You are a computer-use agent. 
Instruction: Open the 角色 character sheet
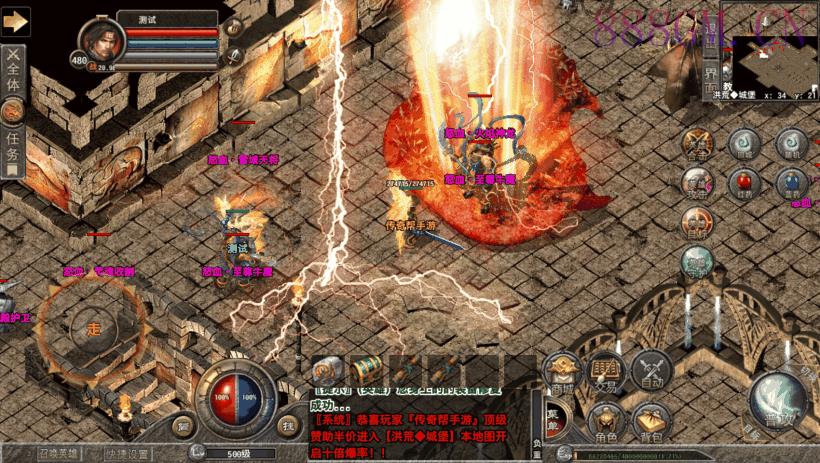[x=606, y=422]
